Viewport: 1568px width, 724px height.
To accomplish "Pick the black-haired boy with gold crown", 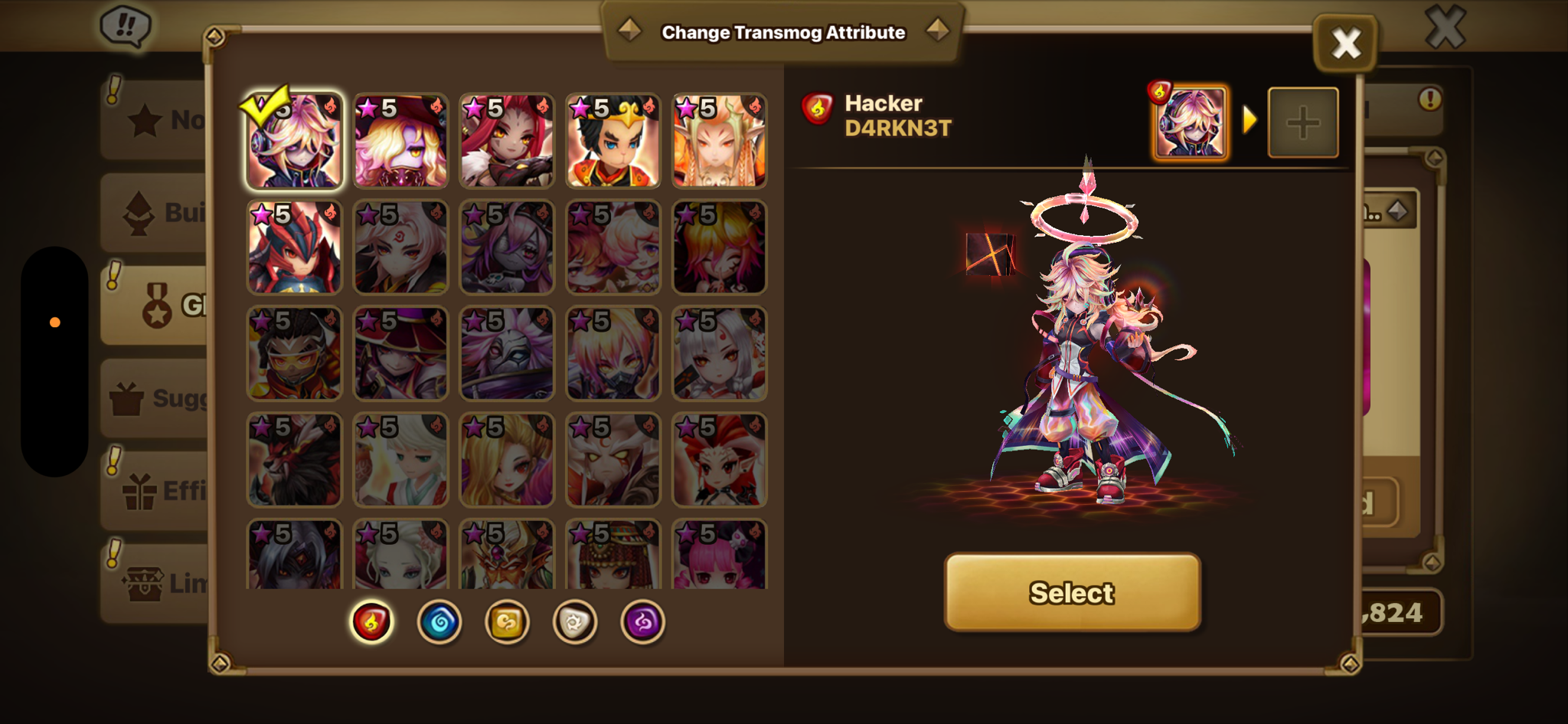I will tap(613, 141).
